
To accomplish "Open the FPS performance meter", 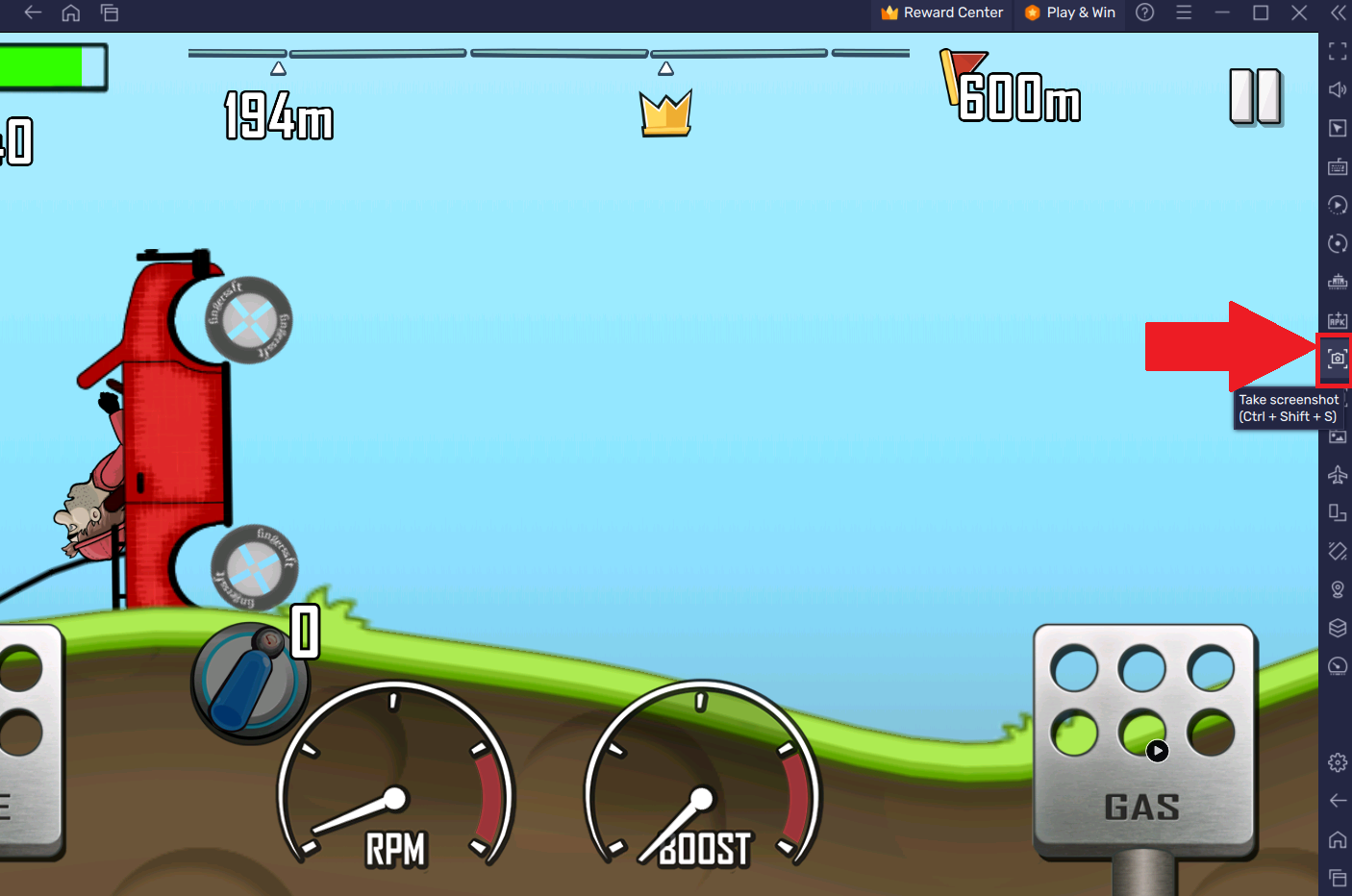I will tap(1337, 665).
